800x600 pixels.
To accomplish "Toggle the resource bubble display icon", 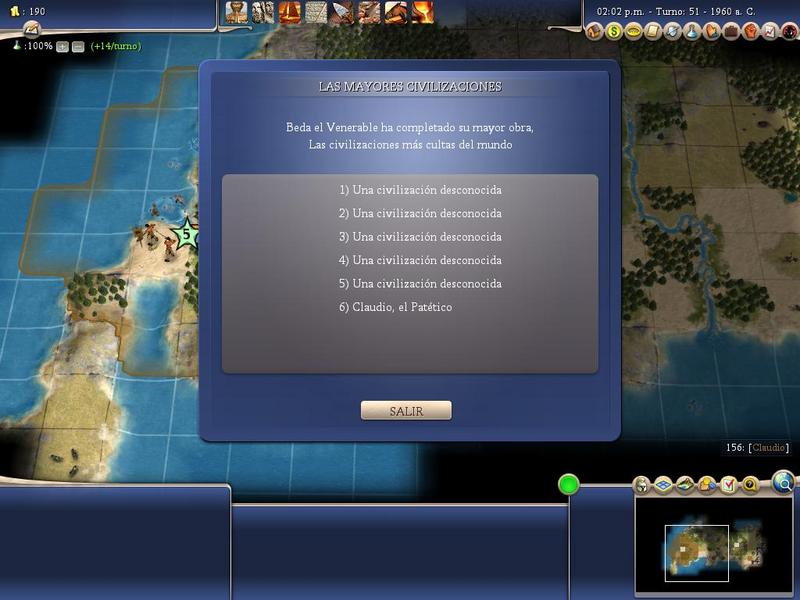I will click(x=706, y=485).
